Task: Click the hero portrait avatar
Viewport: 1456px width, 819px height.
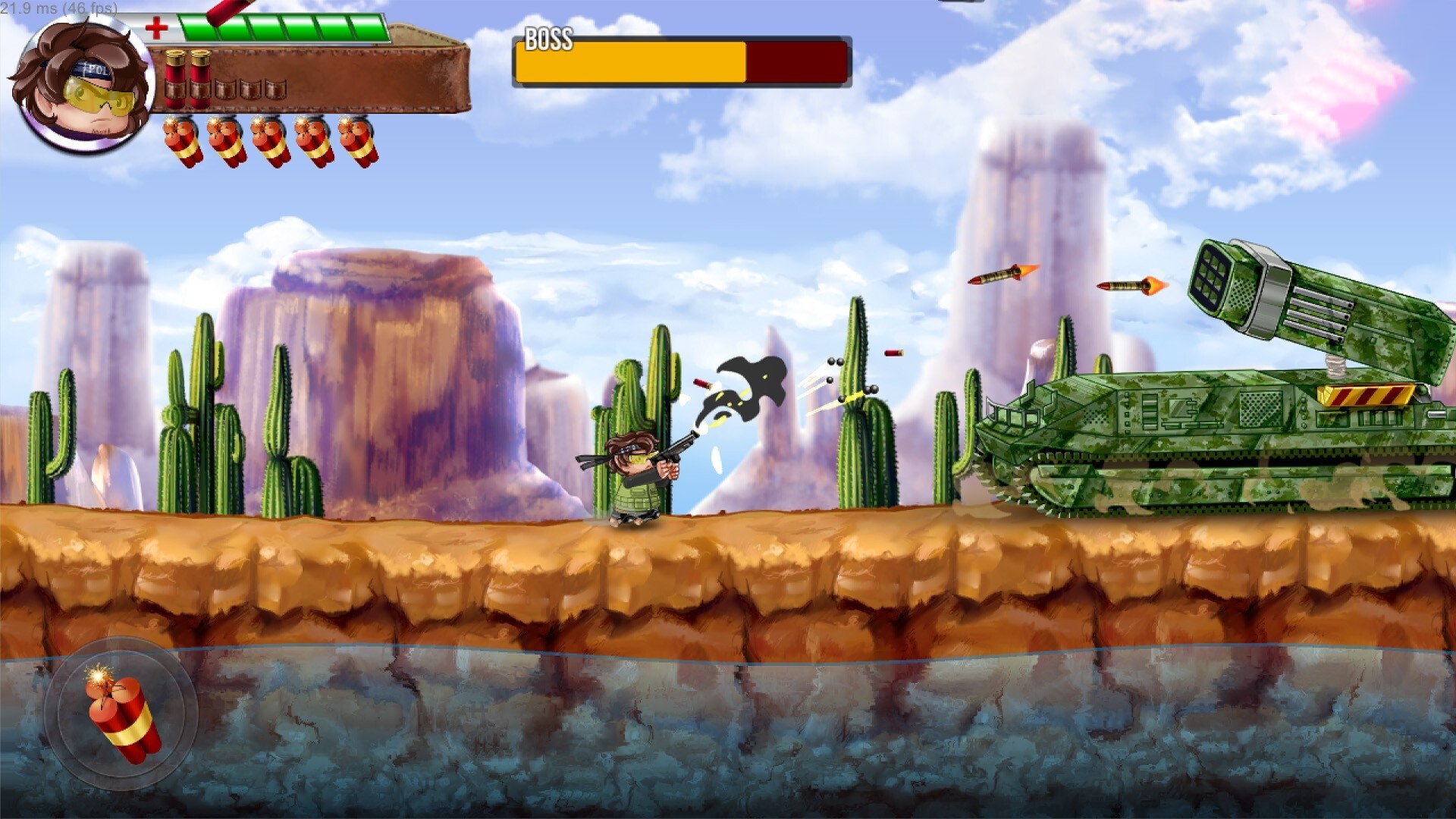Action: click(83, 85)
